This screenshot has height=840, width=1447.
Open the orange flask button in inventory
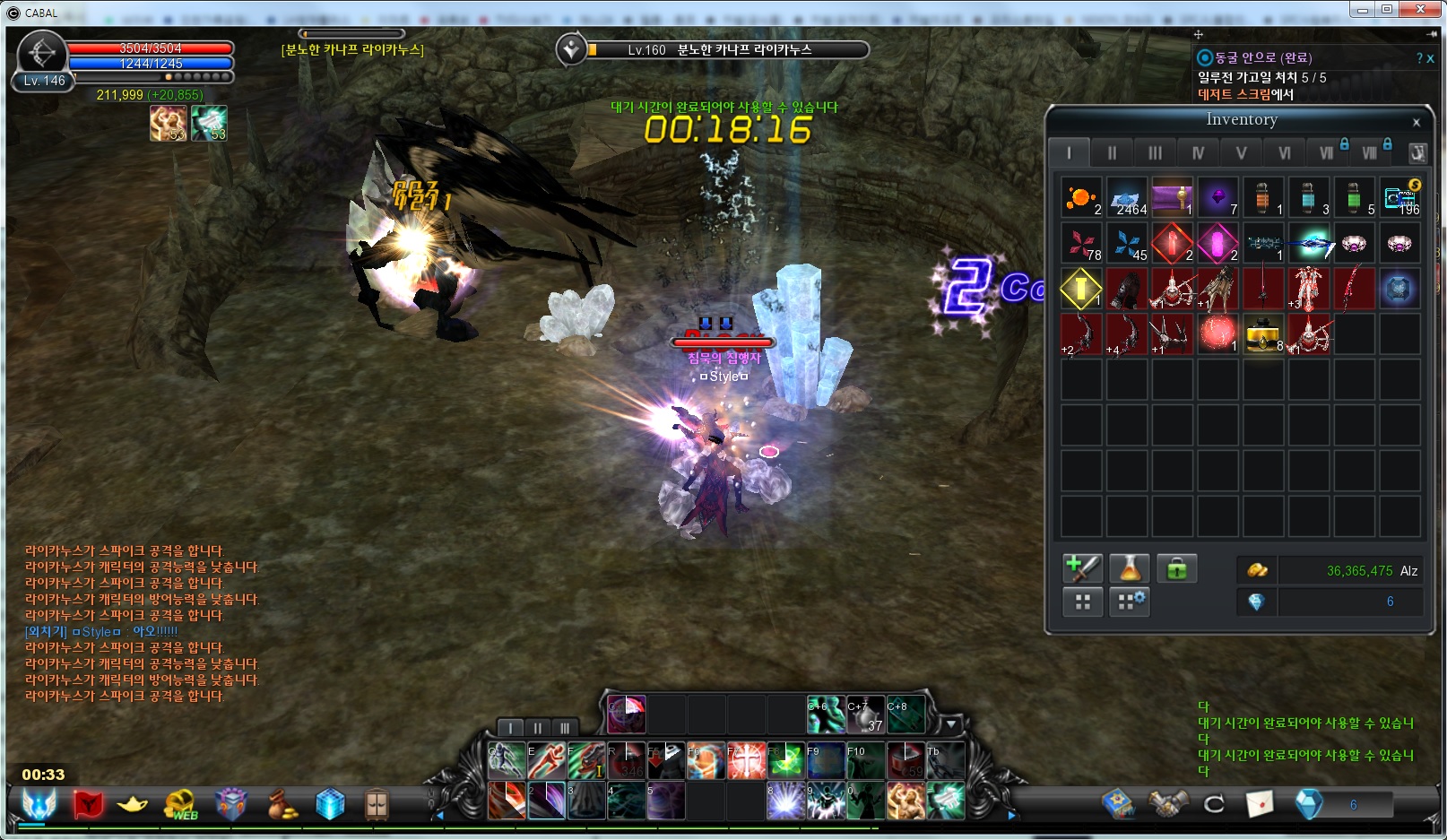(1130, 568)
